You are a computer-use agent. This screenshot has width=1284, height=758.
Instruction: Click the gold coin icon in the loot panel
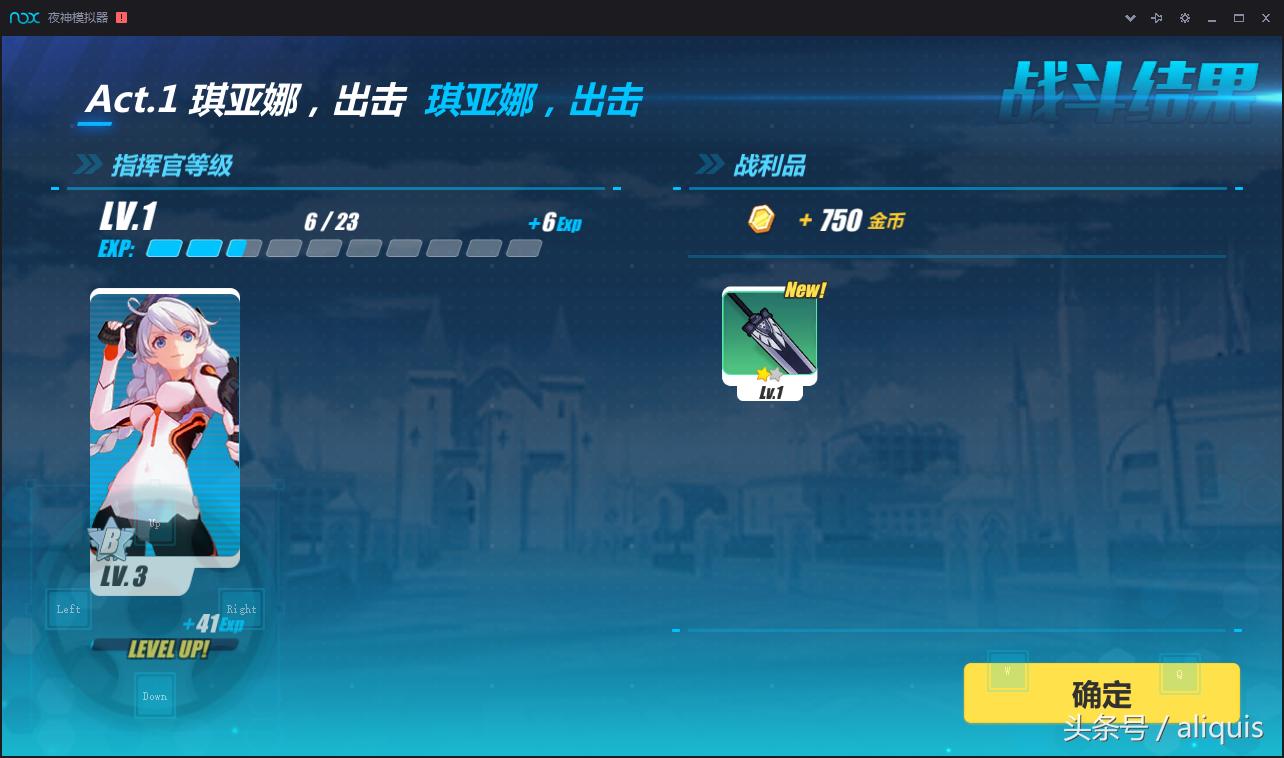[x=761, y=219]
